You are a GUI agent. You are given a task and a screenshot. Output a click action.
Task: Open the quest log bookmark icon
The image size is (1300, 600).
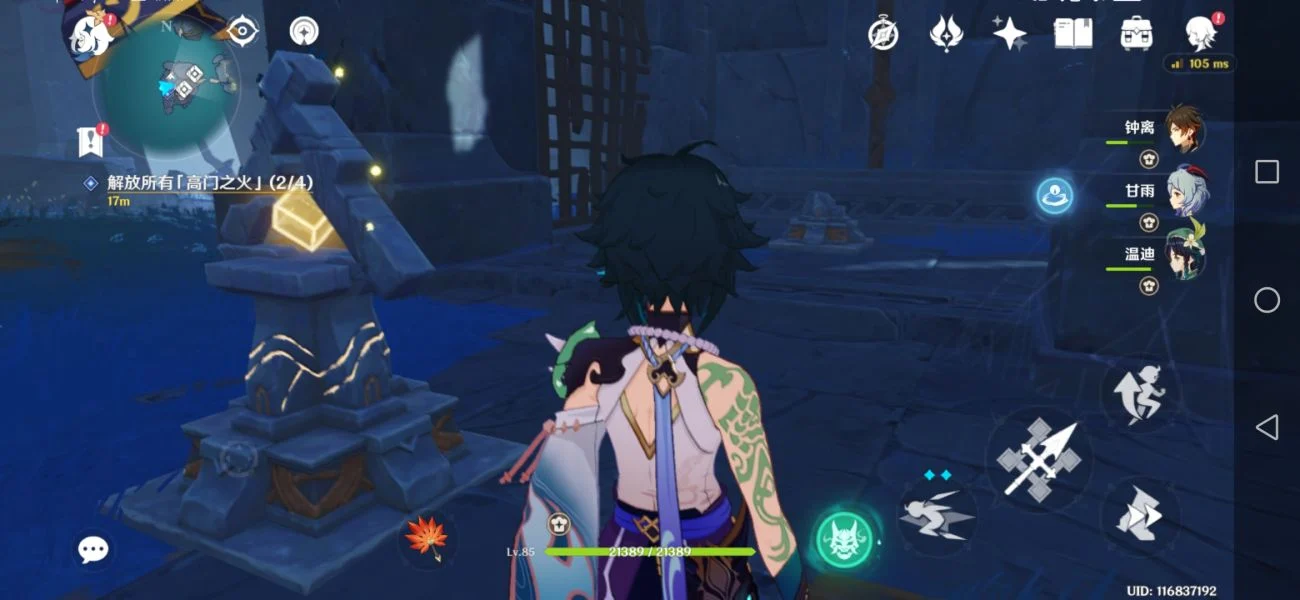(x=91, y=141)
